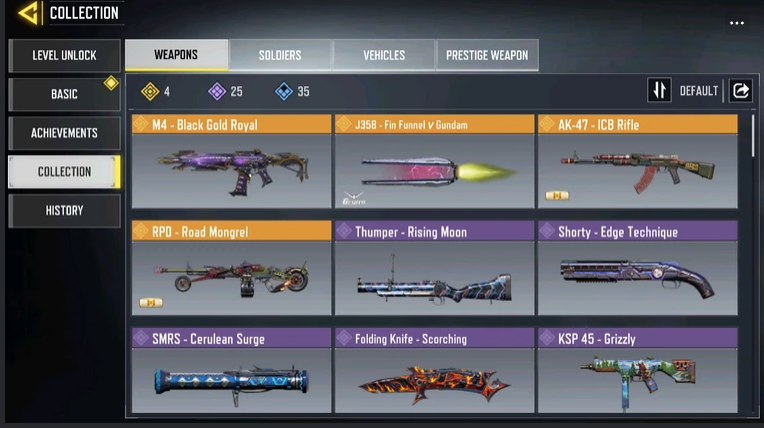Click the share icon button

point(741,91)
